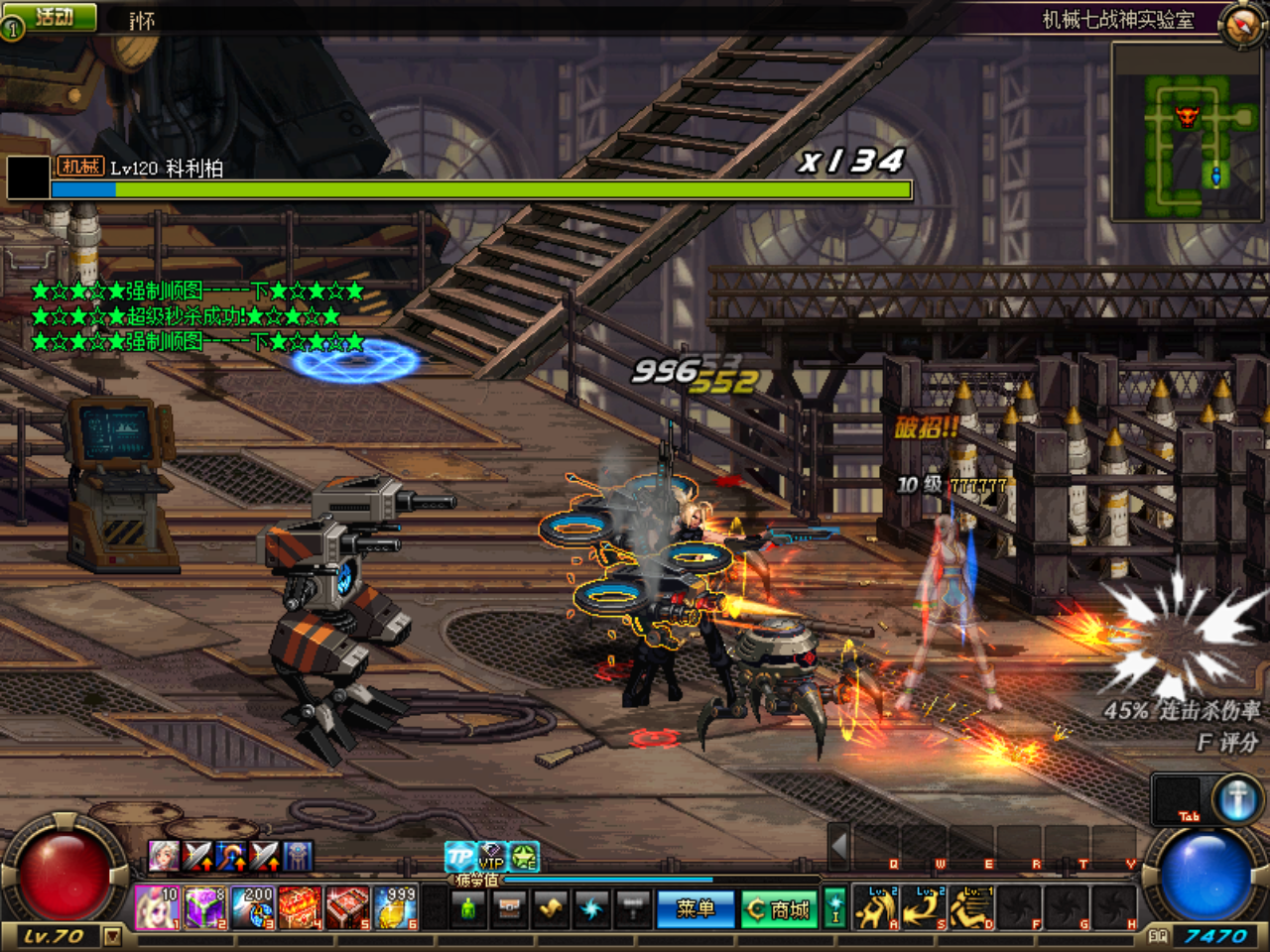Image resolution: width=1270 pixels, height=952 pixels.
Task: Open the 商城 shop button
Action: pos(780,908)
